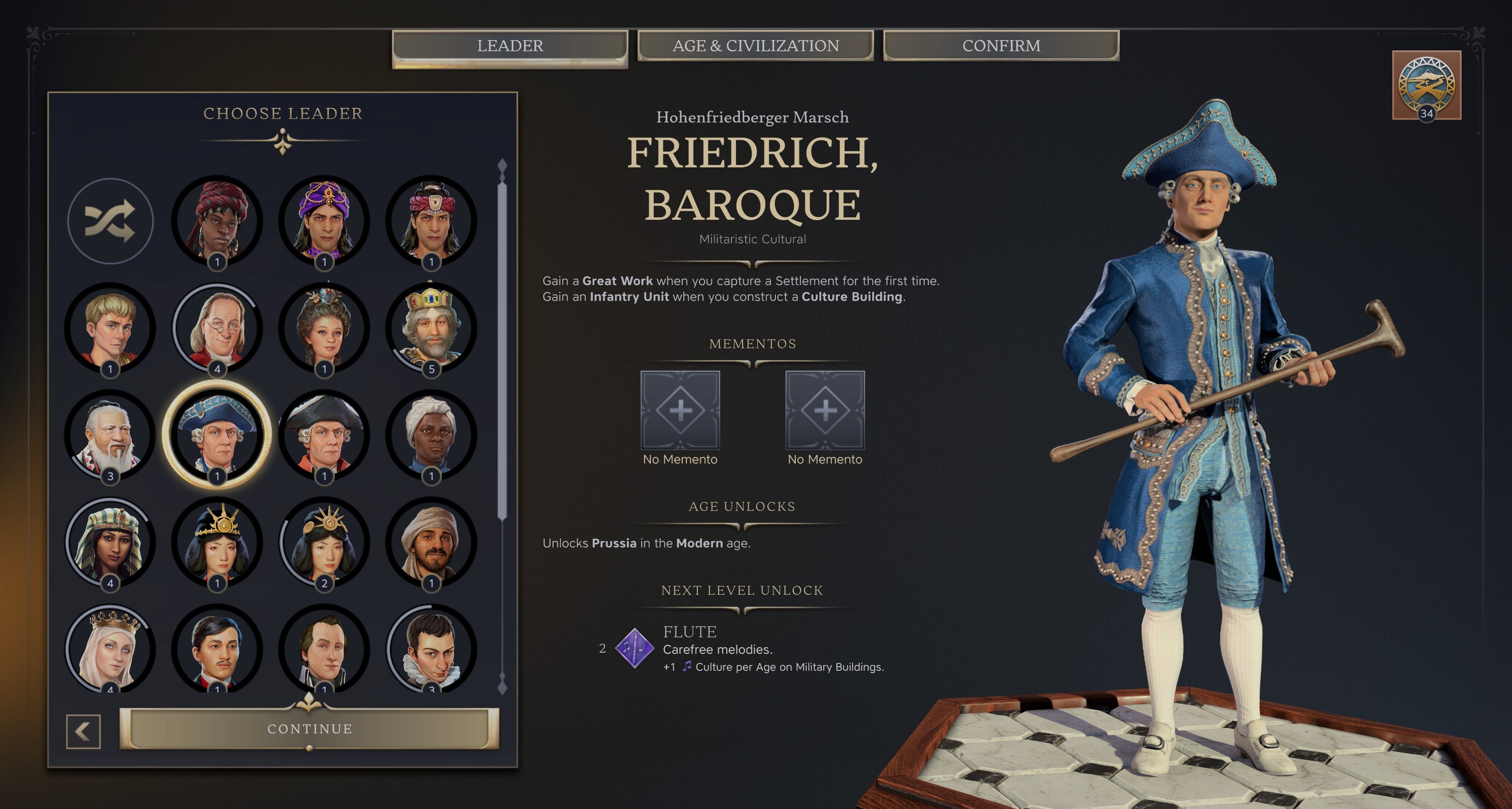Click the leader list scrollbar

(x=502, y=352)
